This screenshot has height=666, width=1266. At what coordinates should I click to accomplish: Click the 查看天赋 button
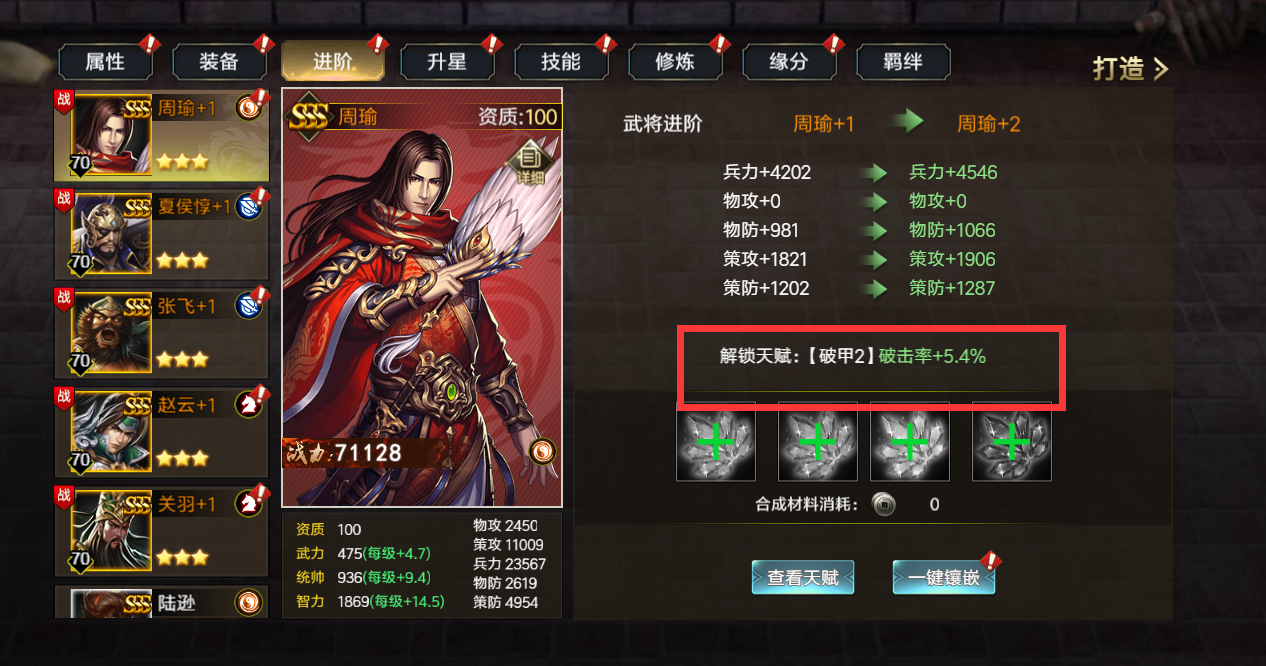click(803, 577)
